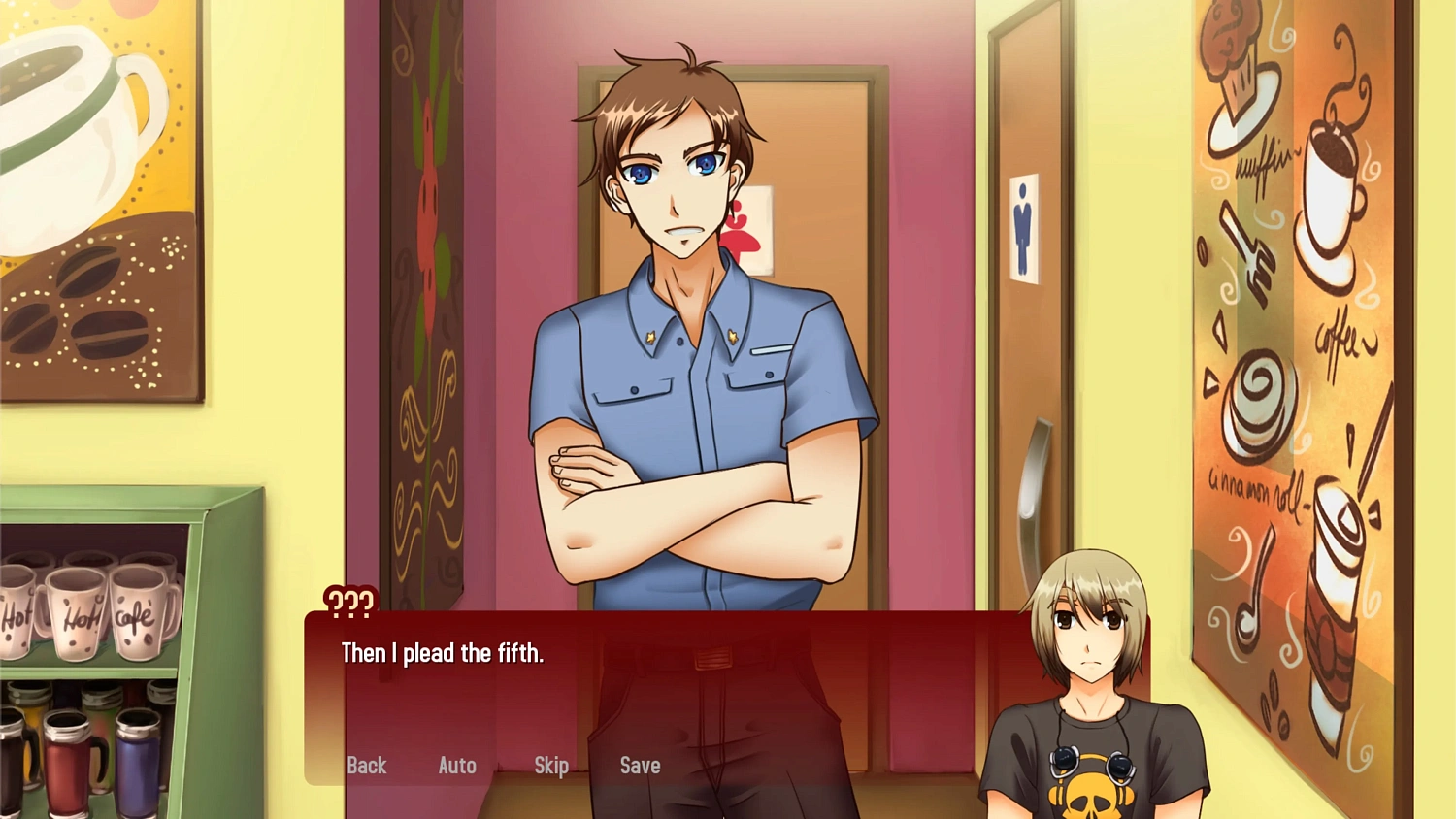Activate Skip to fast-forward text
The width and height of the screenshot is (1456, 819).
click(x=550, y=766)
